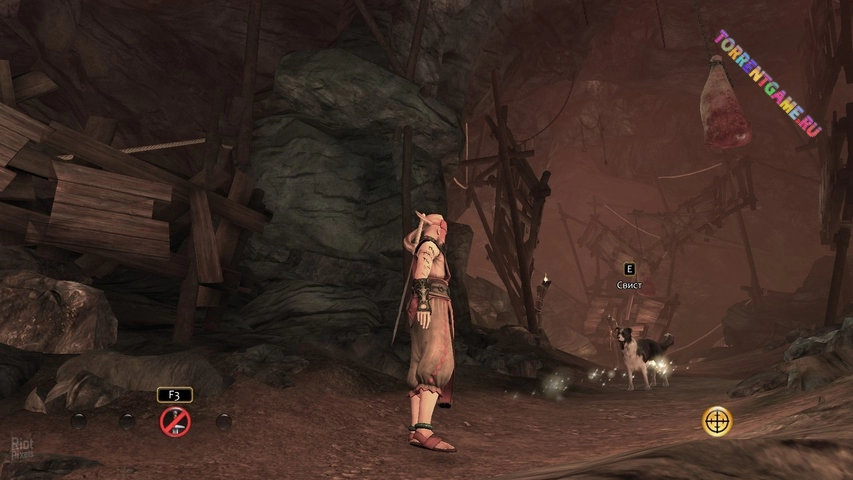853x480 pixels.
Task: Click the red crossed-out sword icon
Action: click(175, 422)
